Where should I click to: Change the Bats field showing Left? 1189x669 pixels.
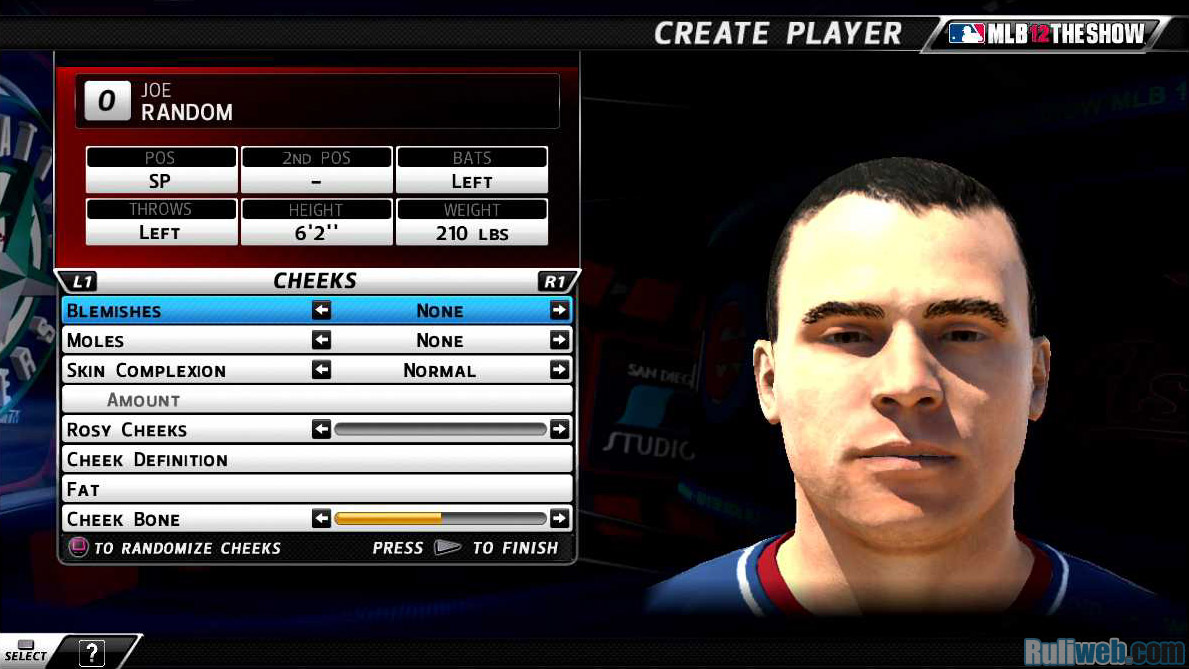pos(472,181)
